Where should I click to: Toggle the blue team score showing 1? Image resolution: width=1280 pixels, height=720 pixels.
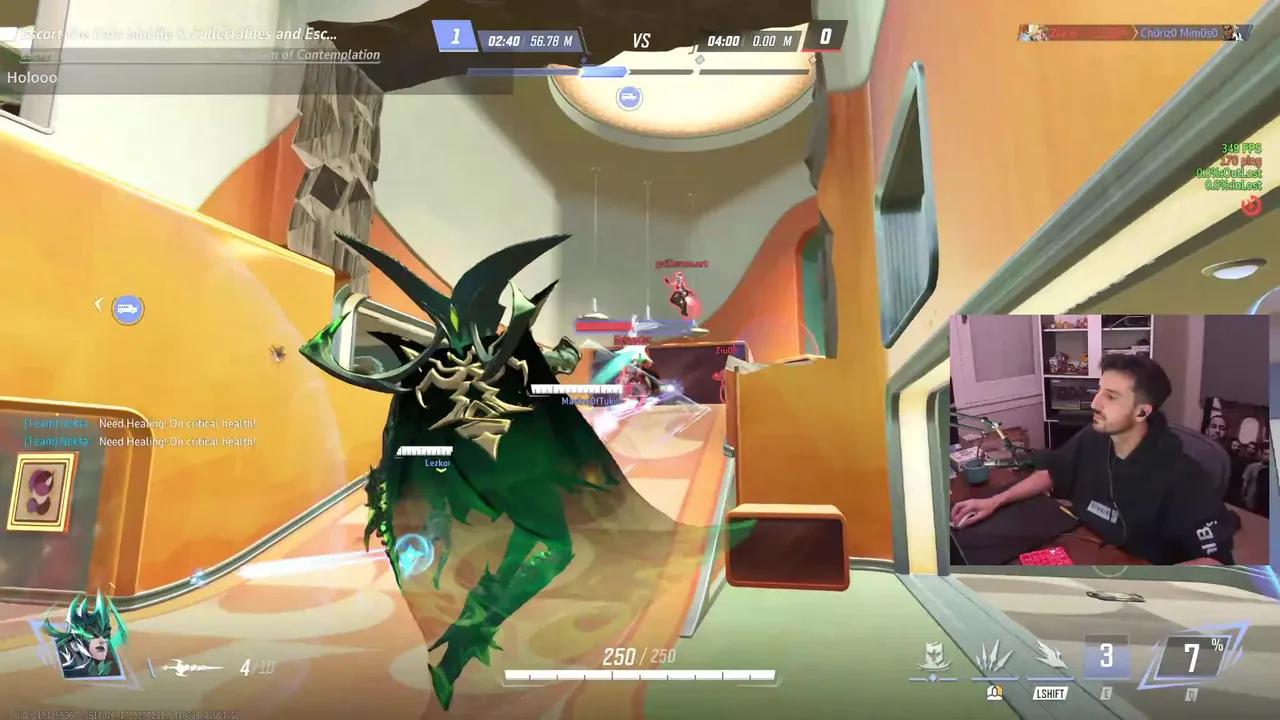[x=455, y=36]
